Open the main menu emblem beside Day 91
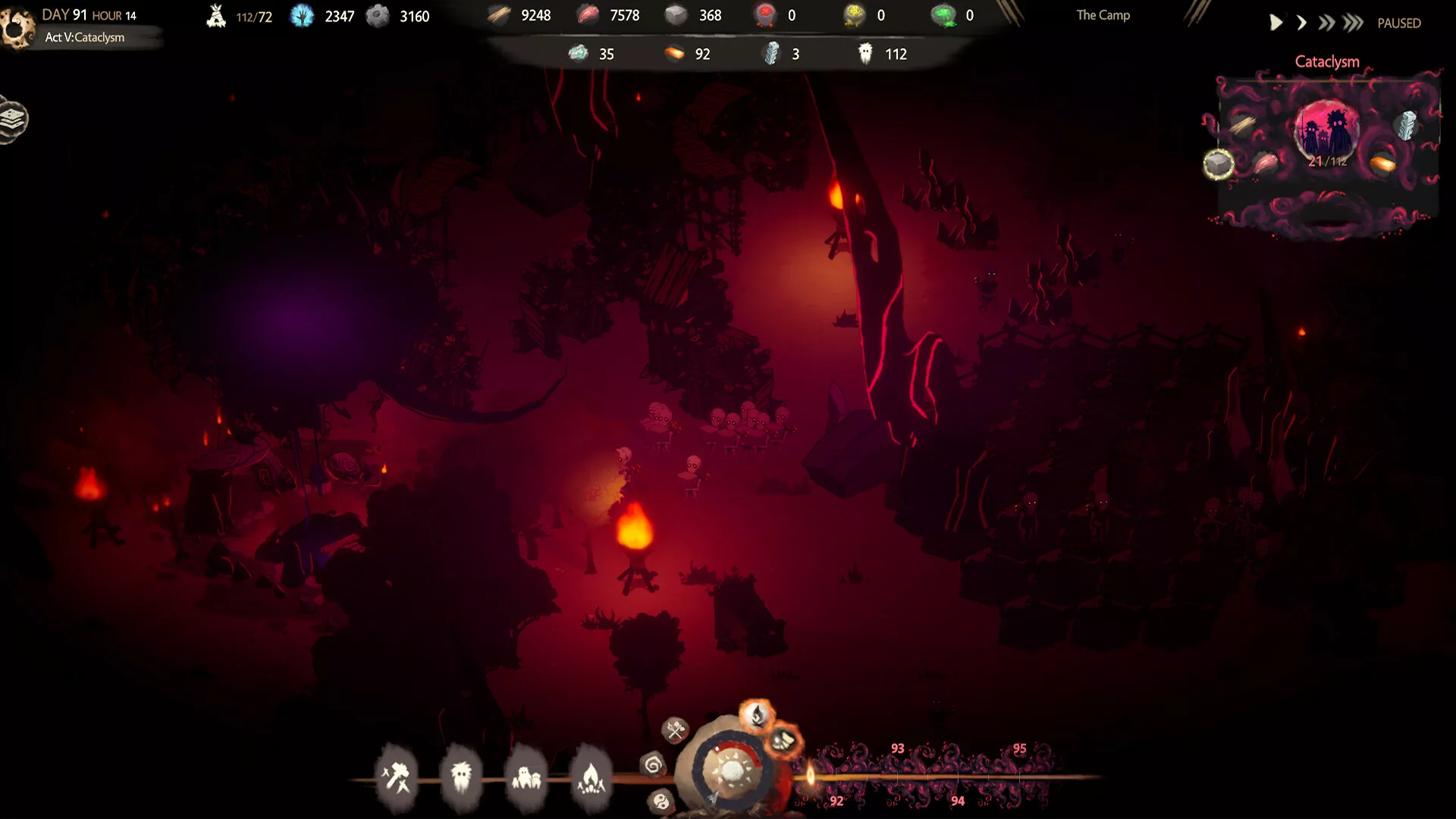Viewport: 1456px width, 819px height. point(17,28)
